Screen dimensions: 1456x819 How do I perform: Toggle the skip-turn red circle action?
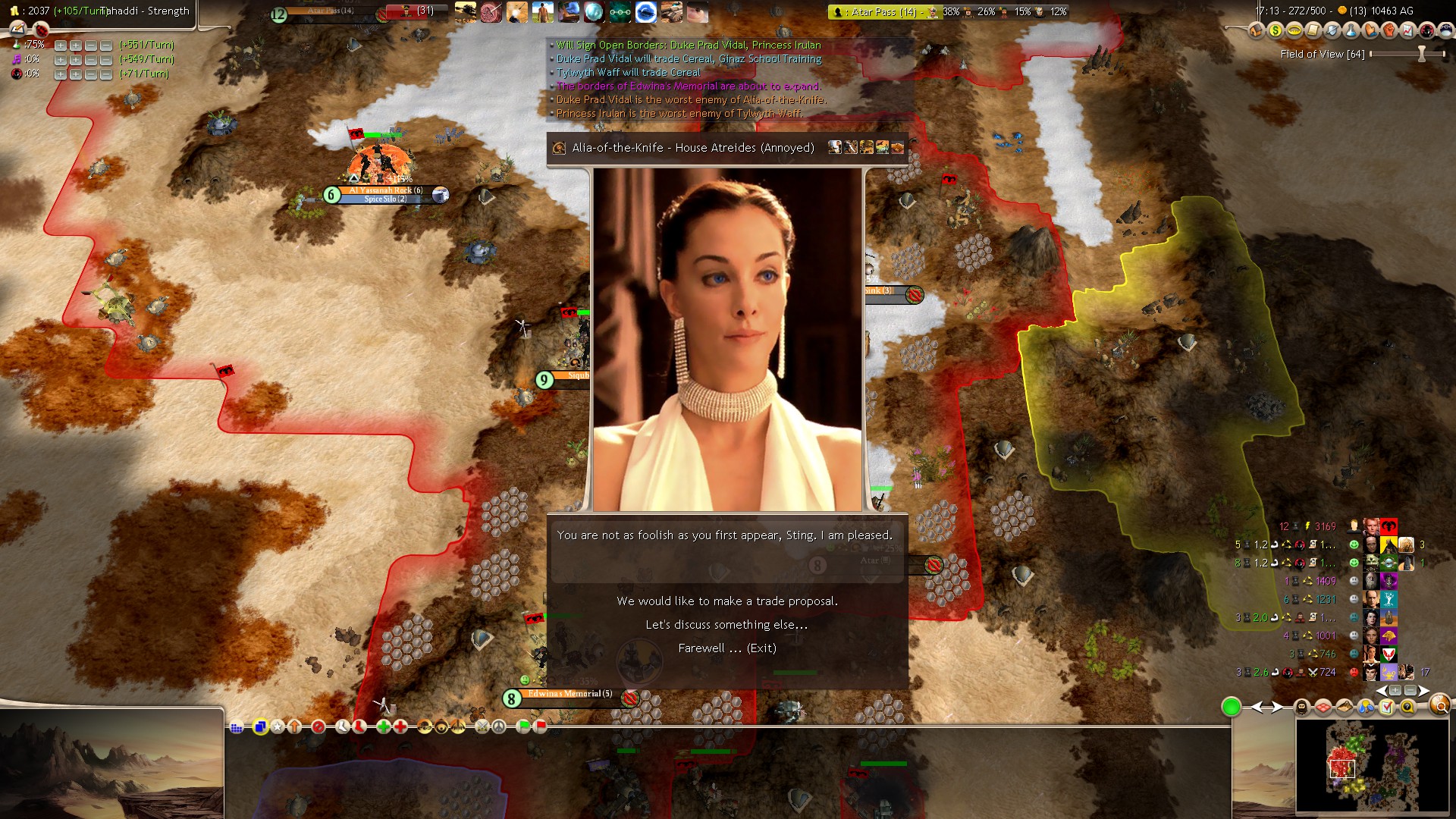point(318,727)
